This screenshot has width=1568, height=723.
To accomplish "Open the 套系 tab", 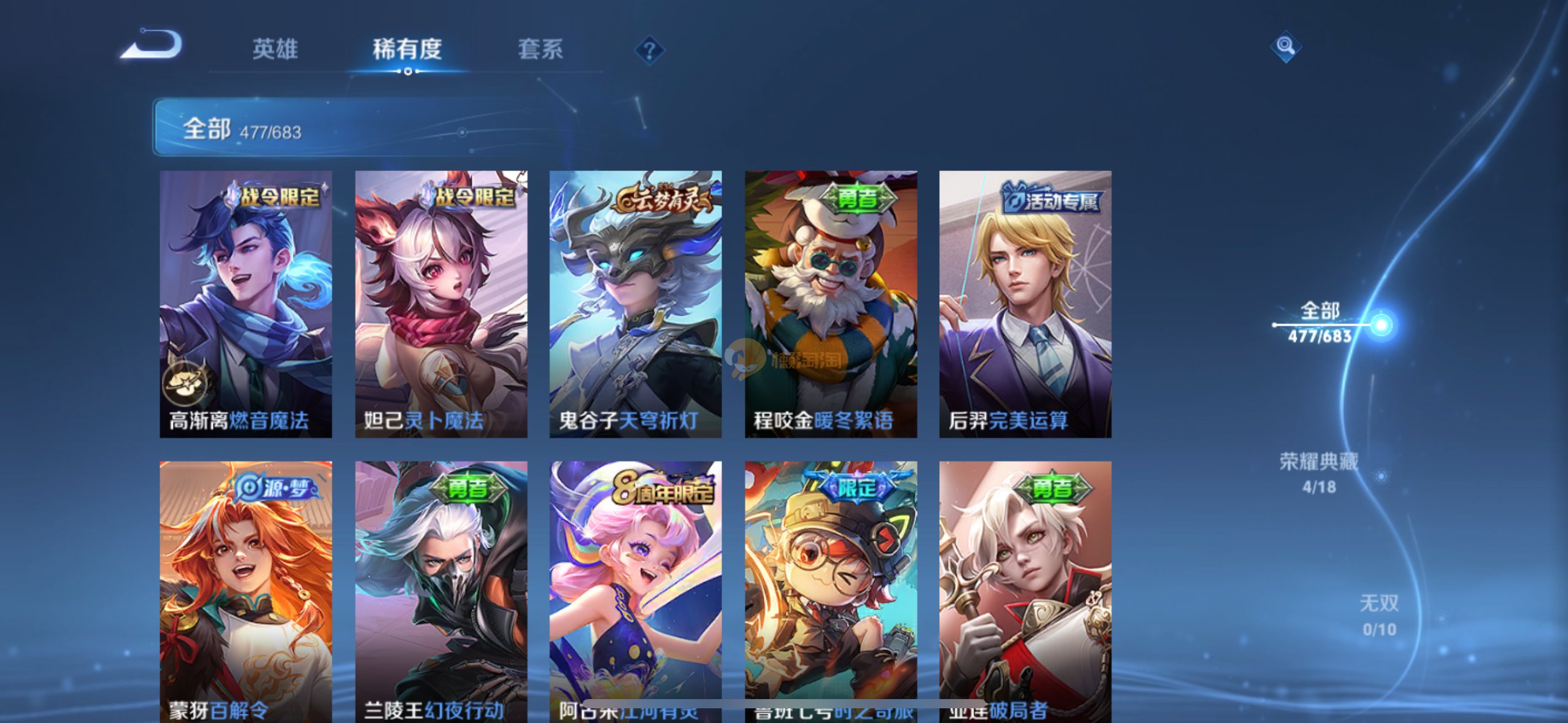I will (540, 49).
